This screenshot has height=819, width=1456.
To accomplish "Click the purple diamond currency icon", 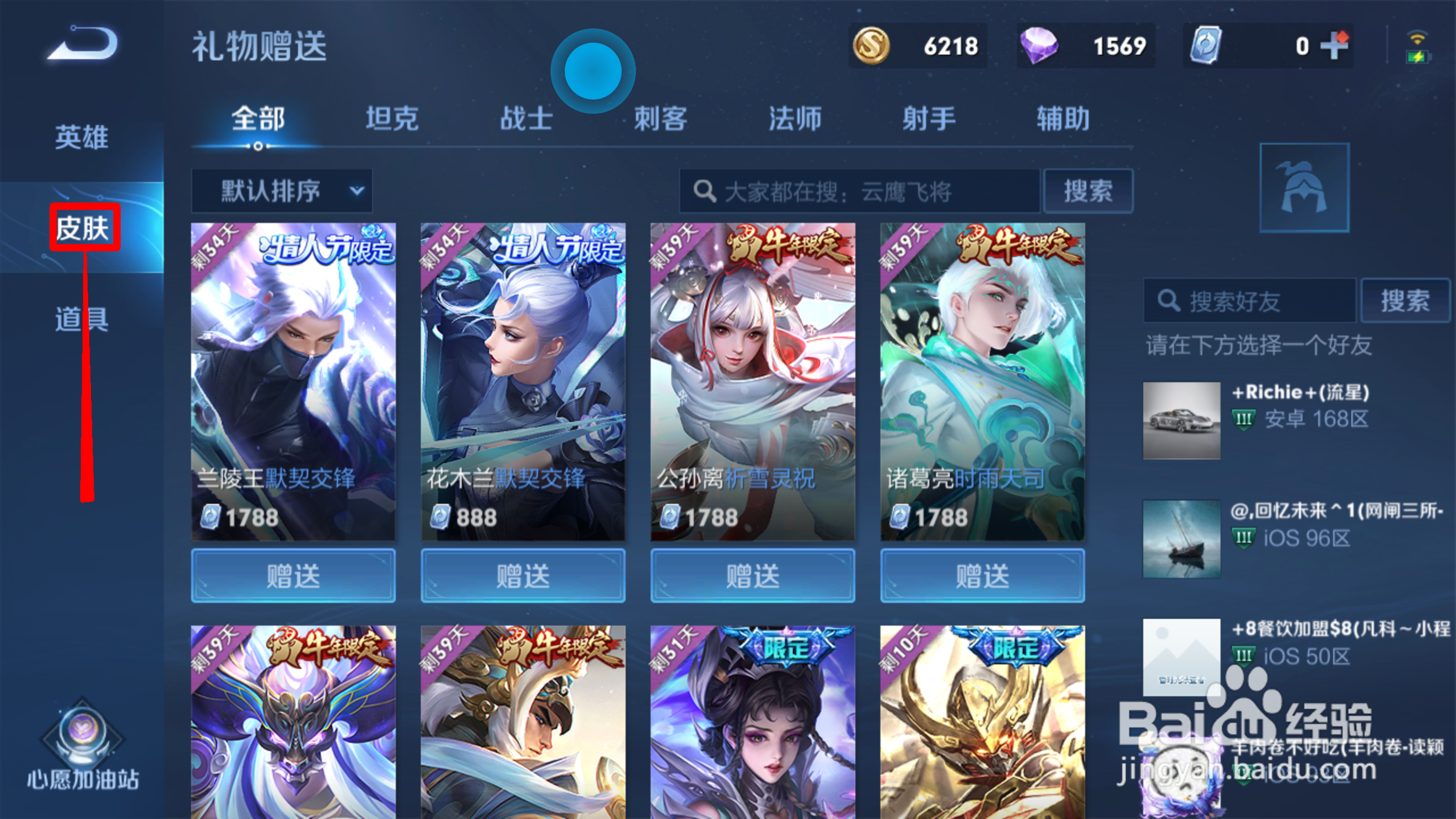I will click(1040, 45).
